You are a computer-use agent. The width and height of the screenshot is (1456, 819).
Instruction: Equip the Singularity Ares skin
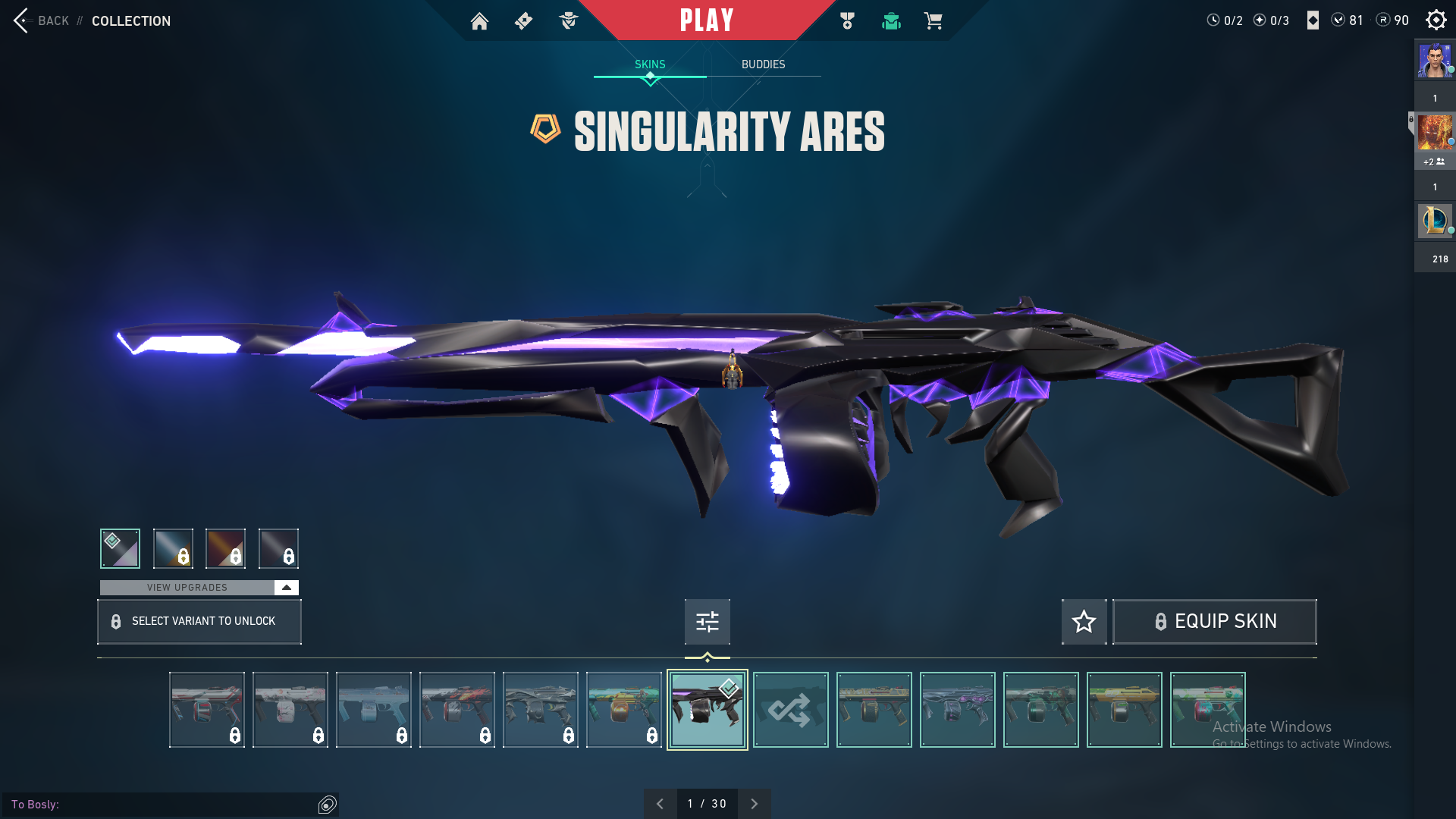1215,622
